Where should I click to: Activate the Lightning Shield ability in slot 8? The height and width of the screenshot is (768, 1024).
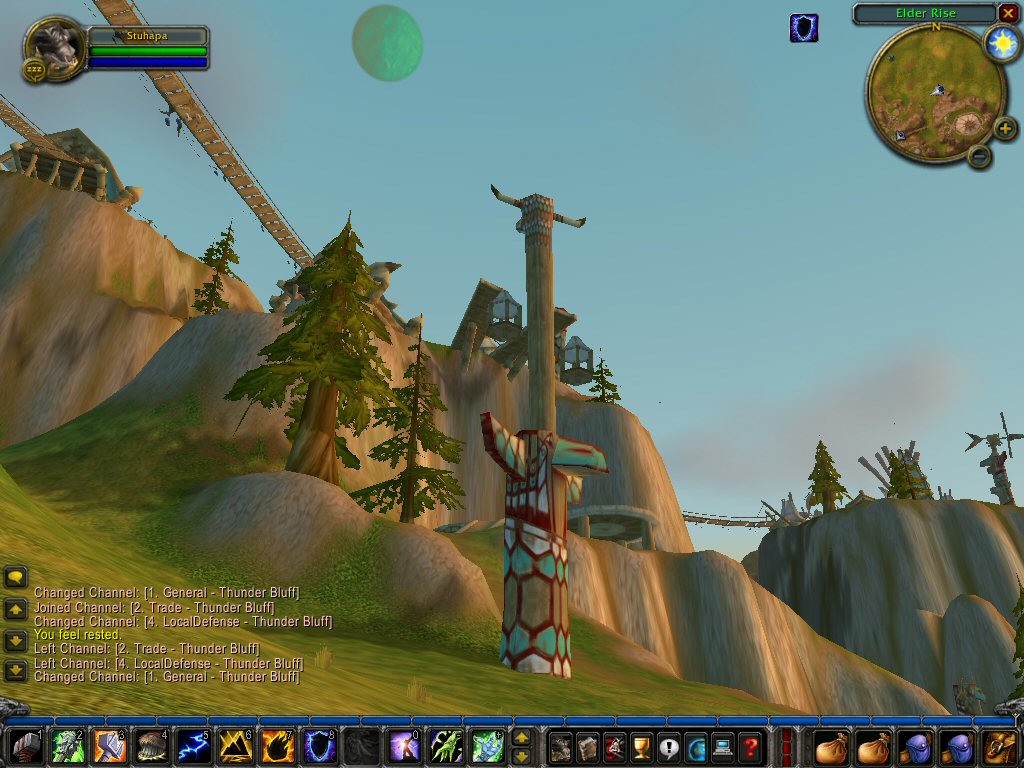coord(318,747)
